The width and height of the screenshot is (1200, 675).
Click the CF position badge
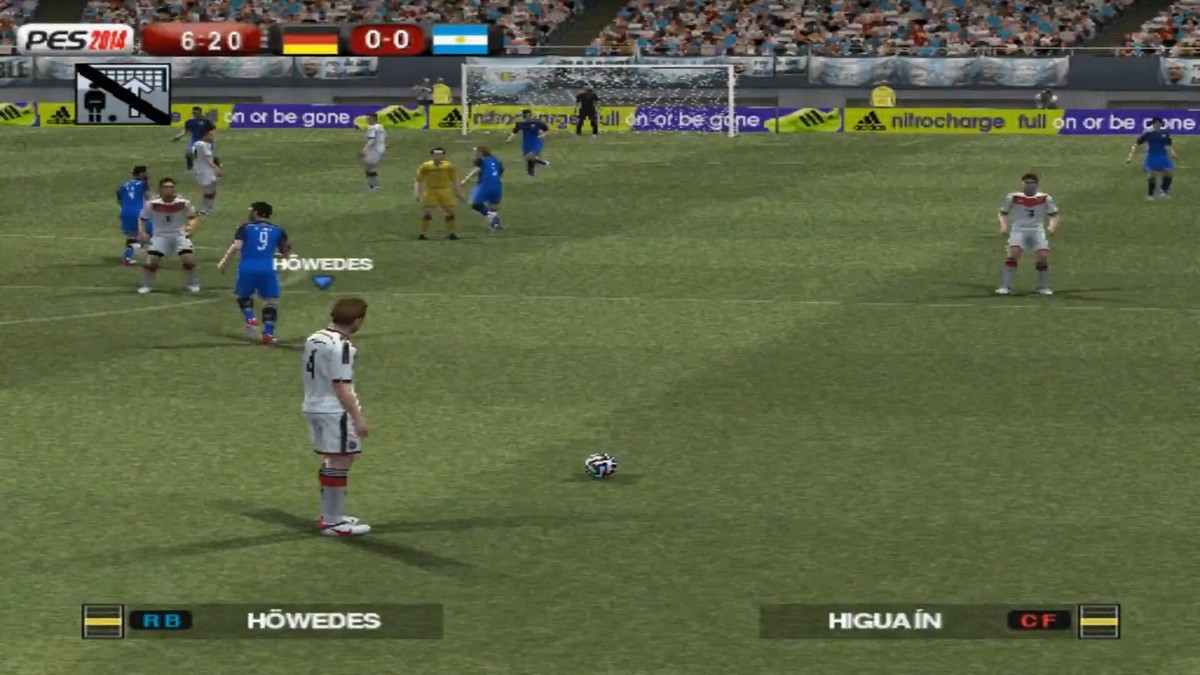[1038, 621]
